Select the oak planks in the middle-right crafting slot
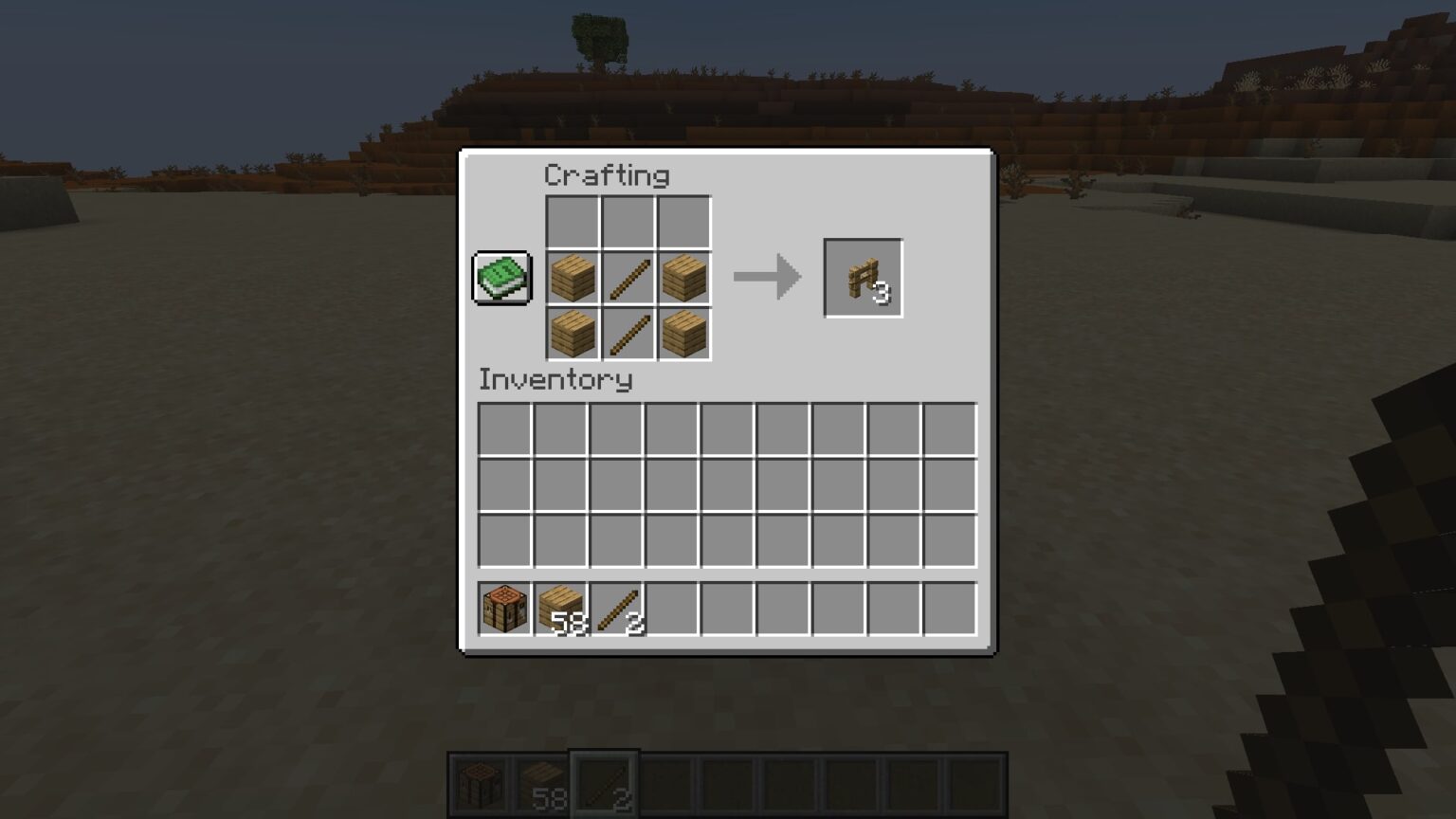 [682, 278]
